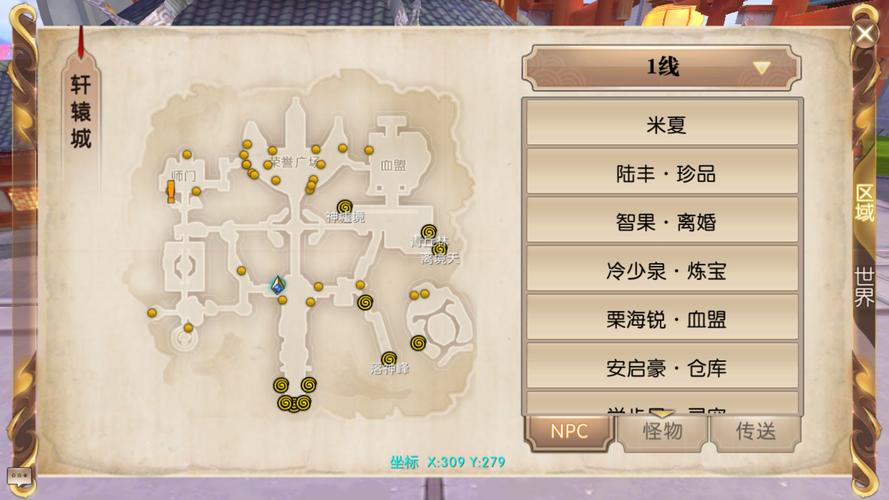Click the 荣誉广场 label on the map
The width and height of the screenshot is (889, 500).
(294, 162)
